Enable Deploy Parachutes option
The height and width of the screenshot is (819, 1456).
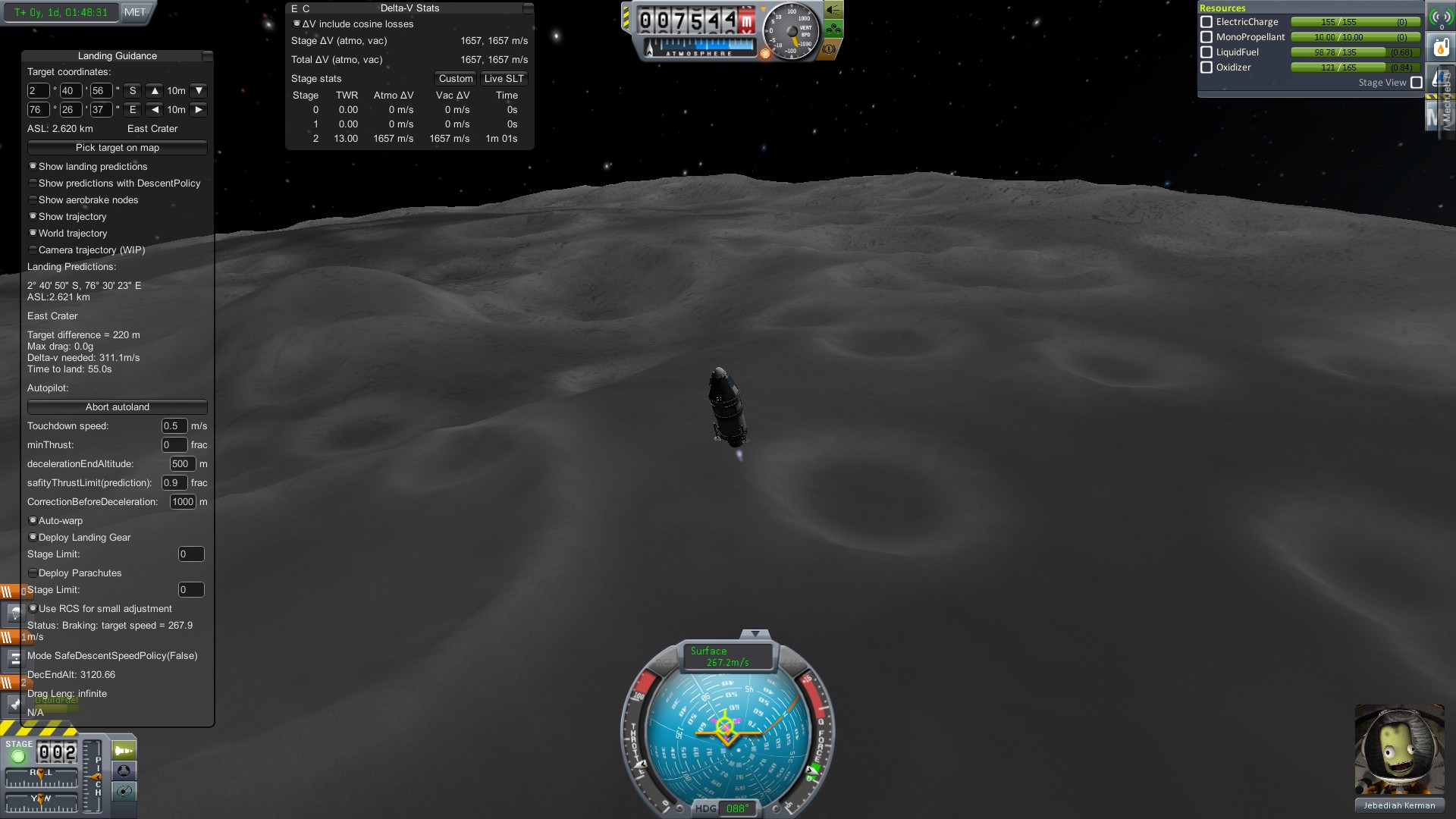coord(33,573)
